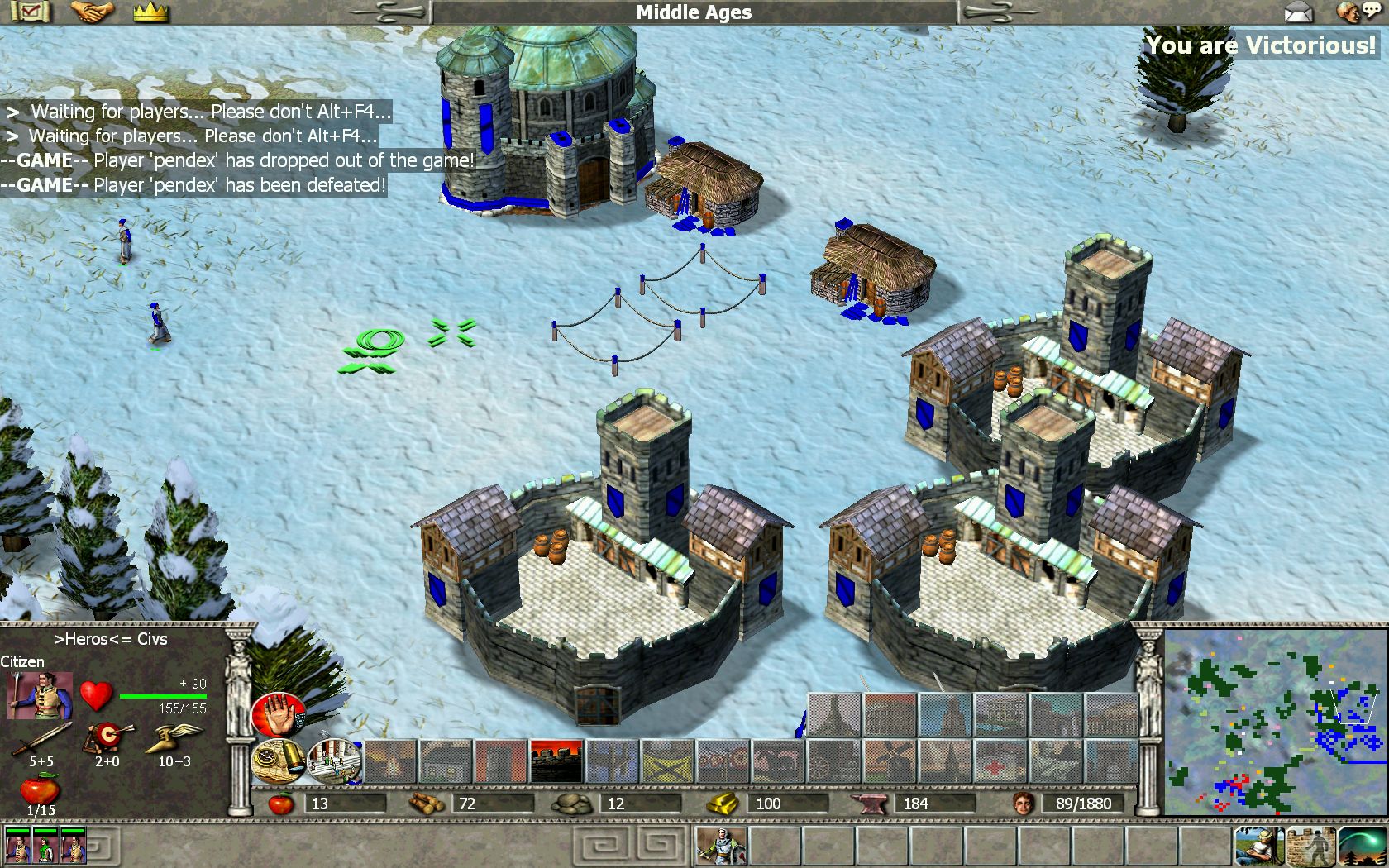Choose the wall building build option
1389x868 pixels.
click(555, 761)
